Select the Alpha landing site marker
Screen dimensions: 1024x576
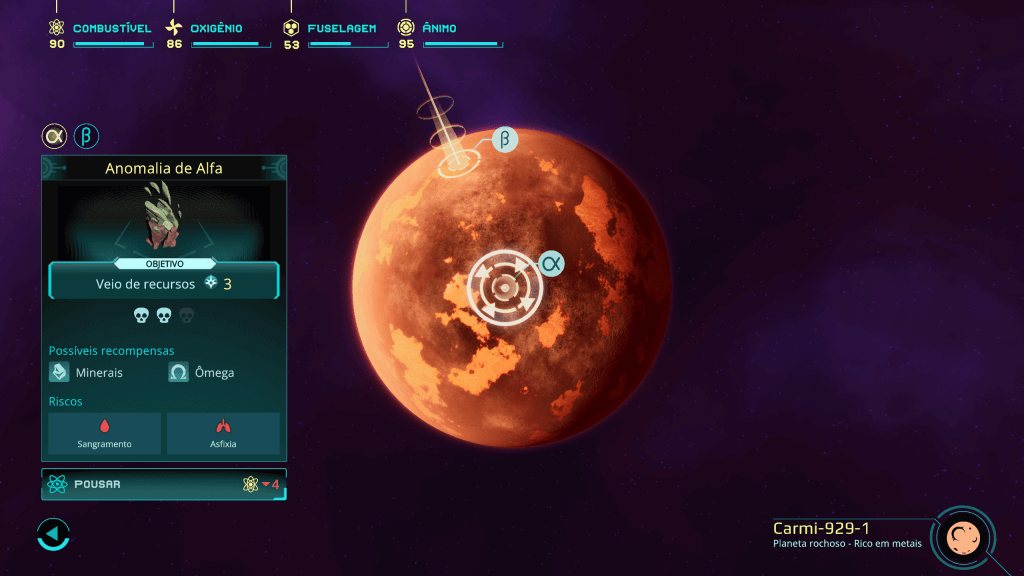pyautogui.click(x=506, y=288)
